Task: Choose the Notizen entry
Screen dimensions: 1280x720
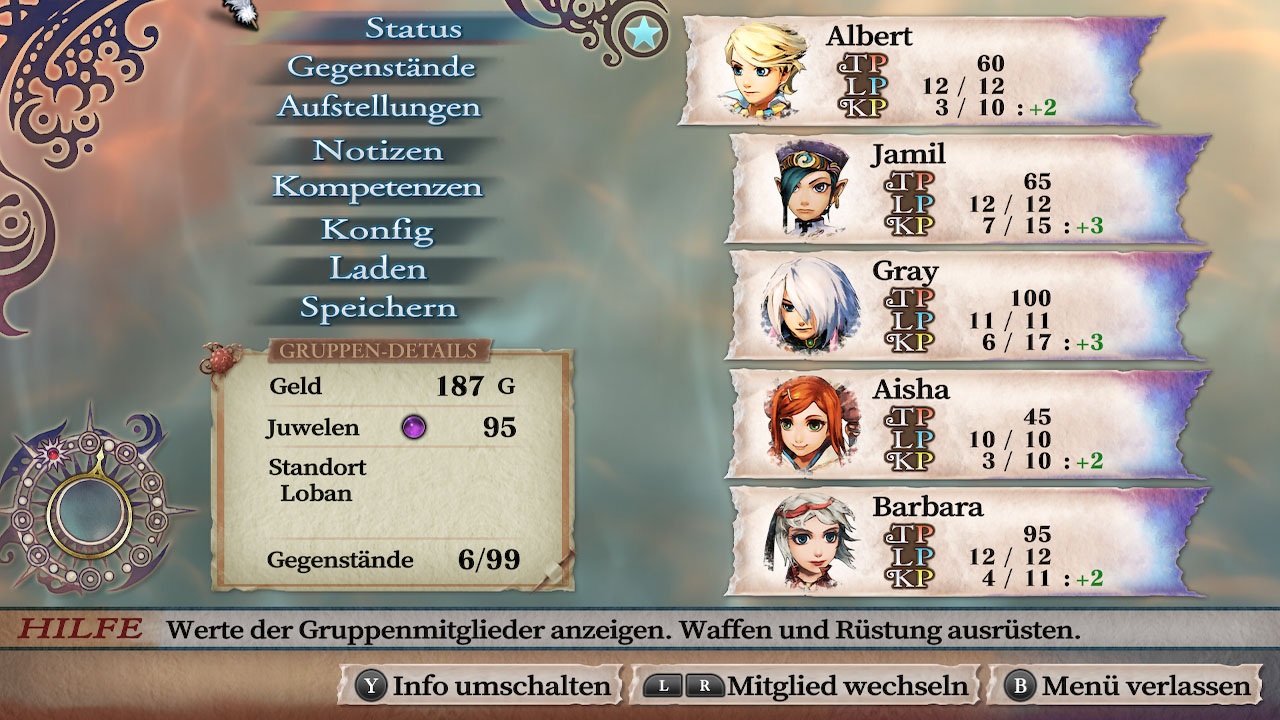Action: tap(377, 151)
